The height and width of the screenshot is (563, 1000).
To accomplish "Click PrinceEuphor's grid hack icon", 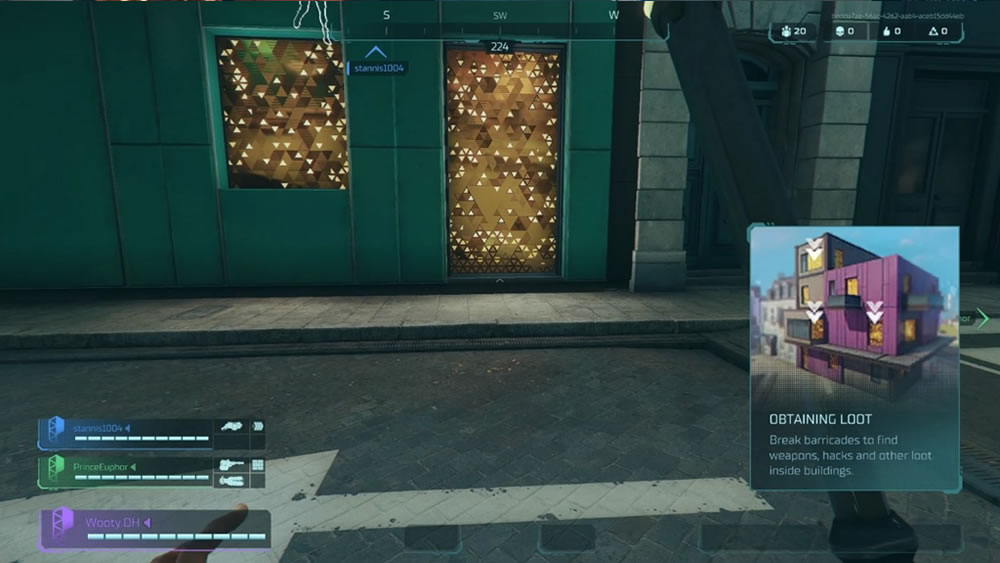I will [258, 465].
